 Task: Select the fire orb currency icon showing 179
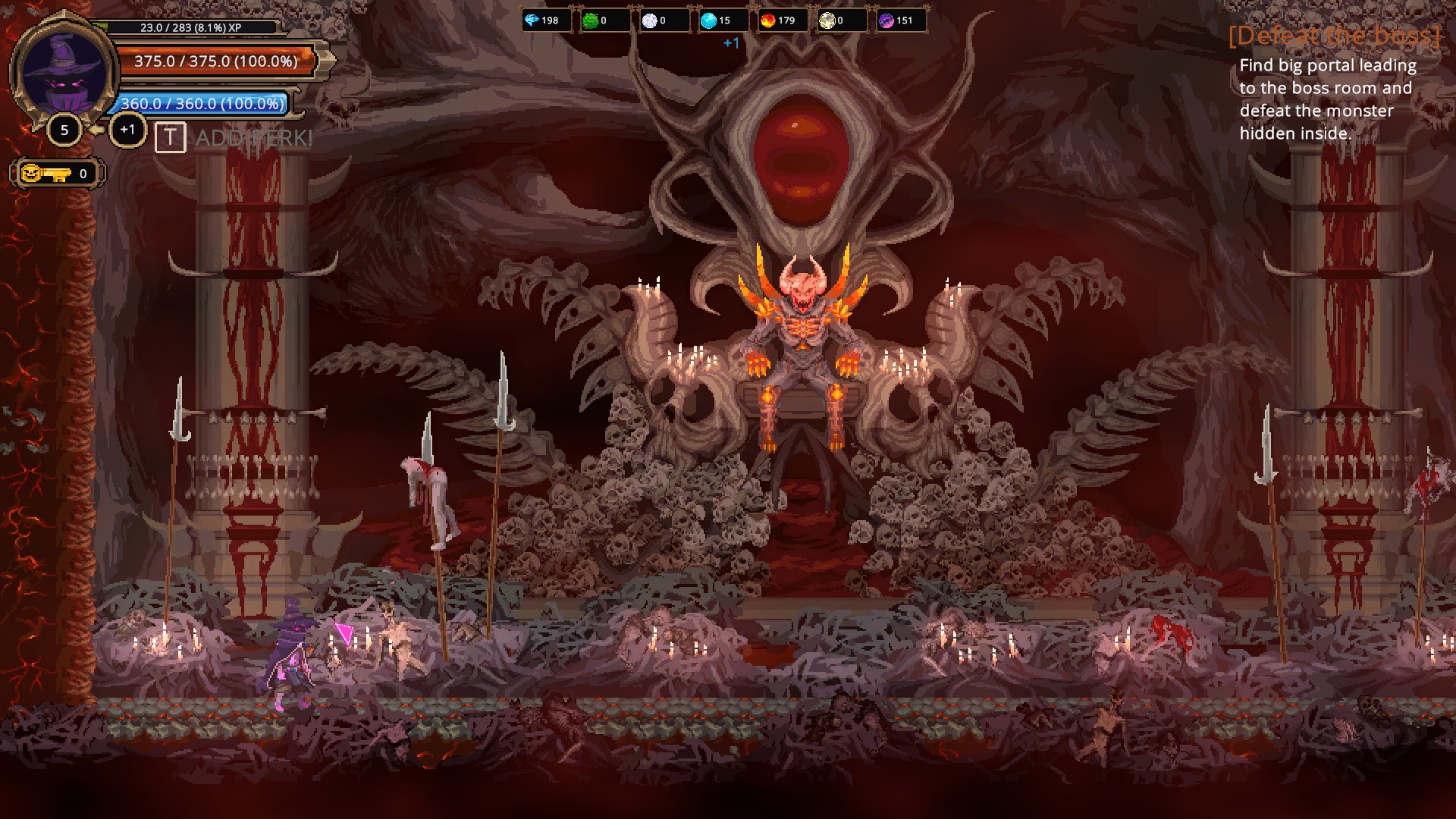(x=767, y=21)
